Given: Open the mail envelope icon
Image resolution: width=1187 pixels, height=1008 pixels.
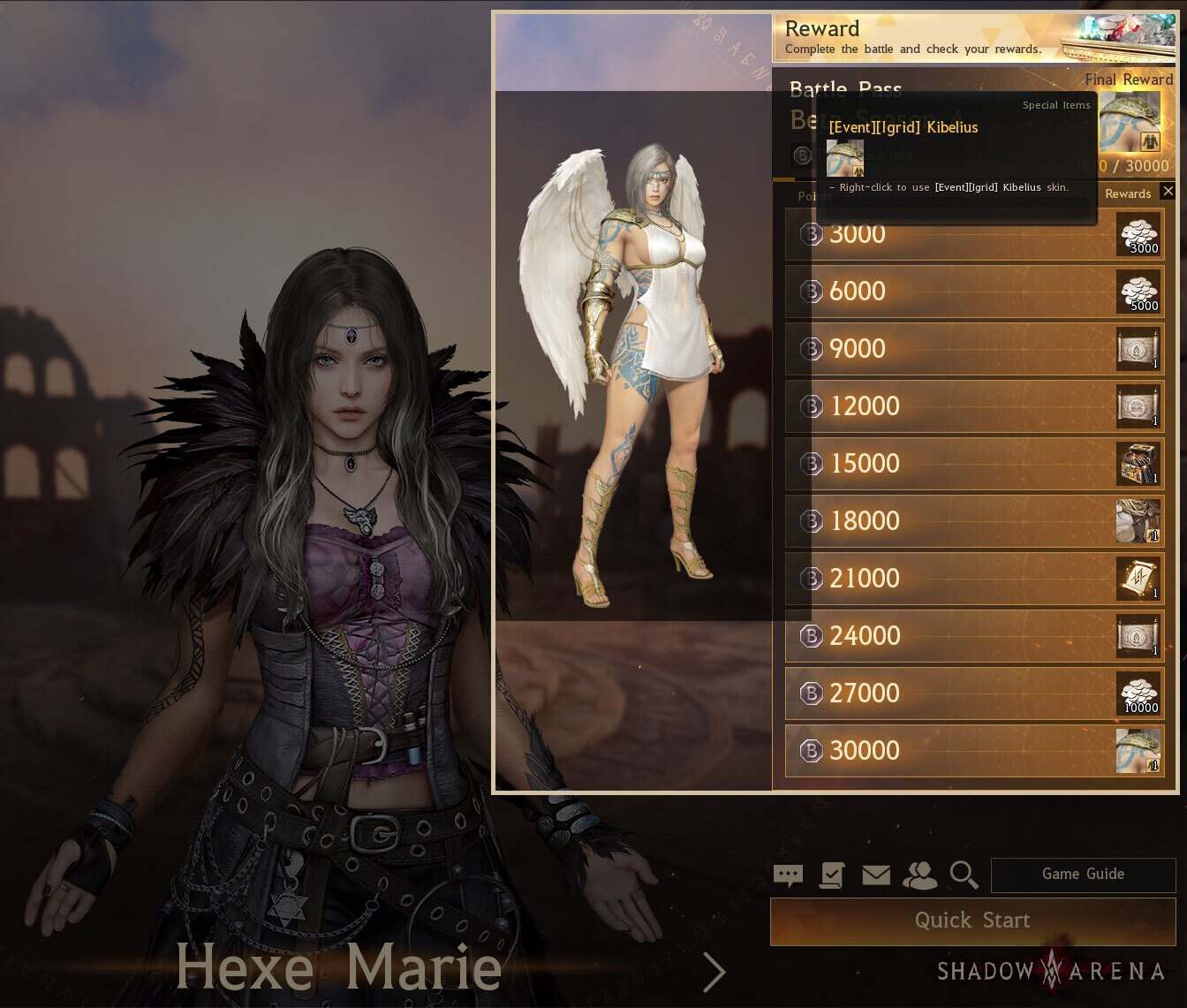Looking at the screenshot, I should point(876,875).
